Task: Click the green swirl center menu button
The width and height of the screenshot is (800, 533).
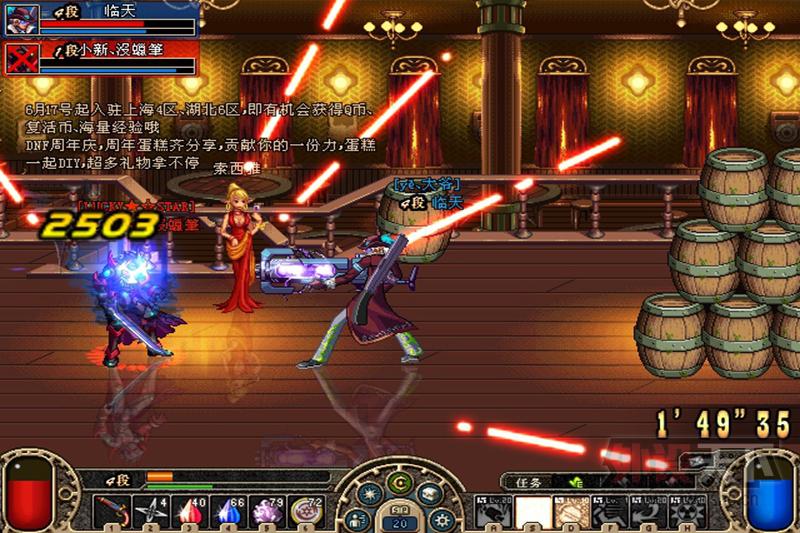Action: 399,483
